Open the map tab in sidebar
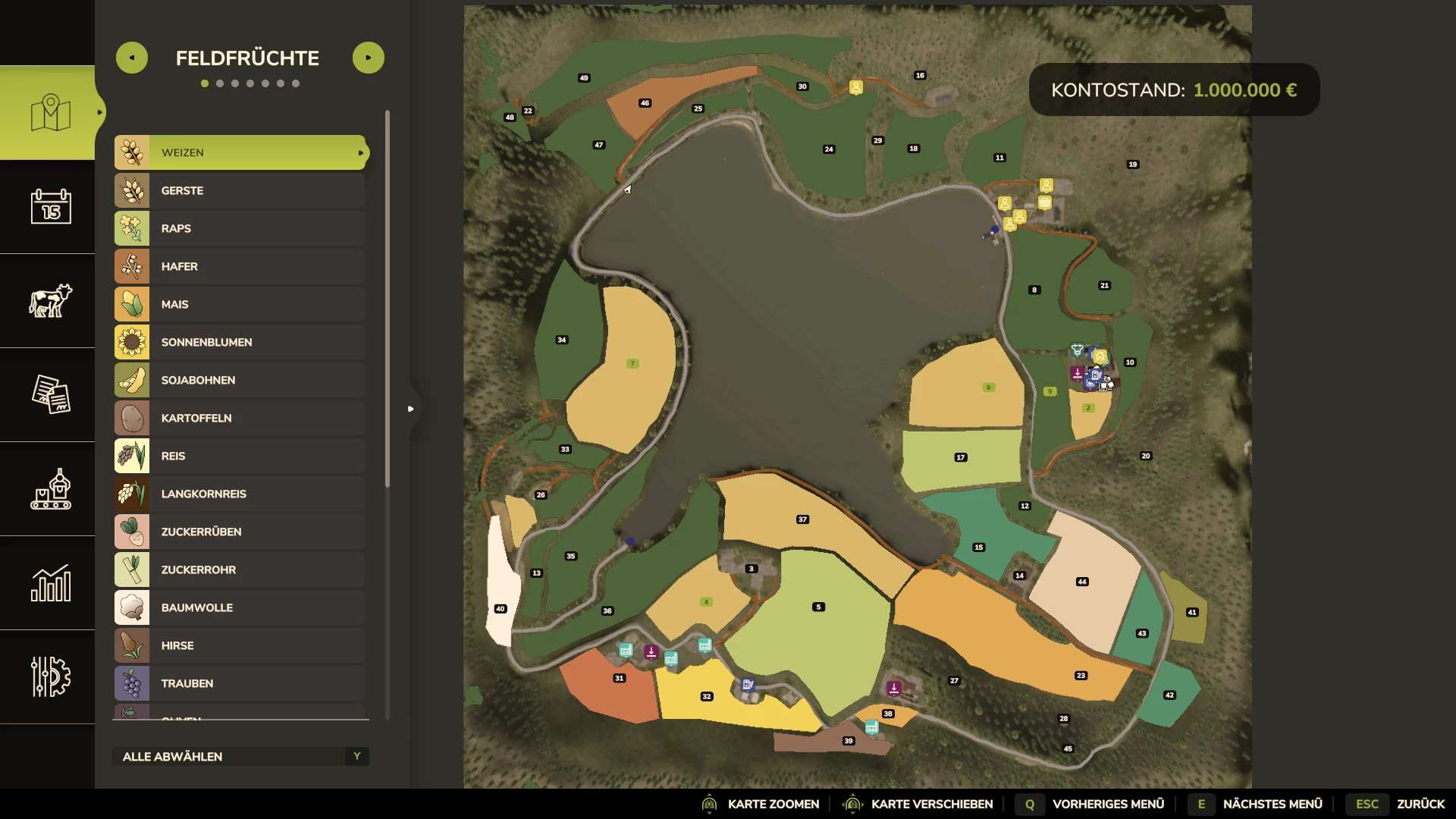Image resolution: width=1456 pixels, height=819 pixels. tap(50, 113)
